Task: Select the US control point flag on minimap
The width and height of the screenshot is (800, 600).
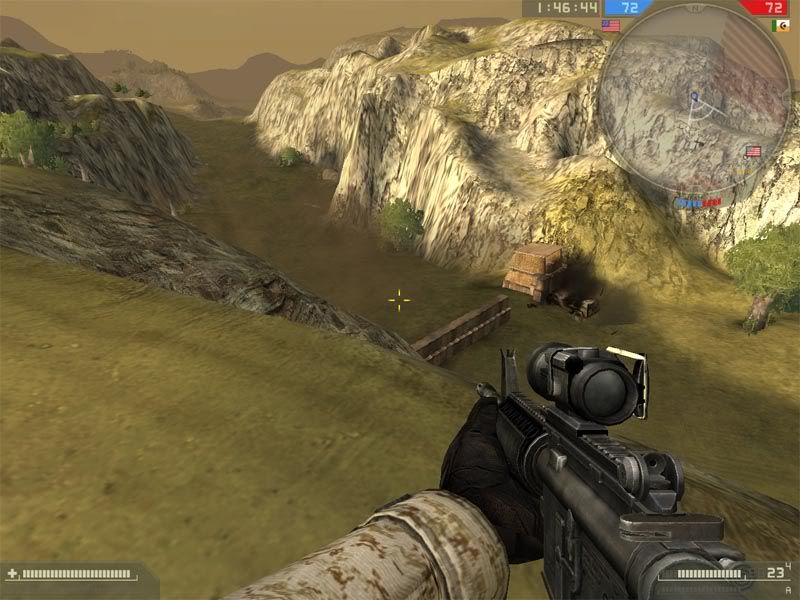Action: [753, 152]
